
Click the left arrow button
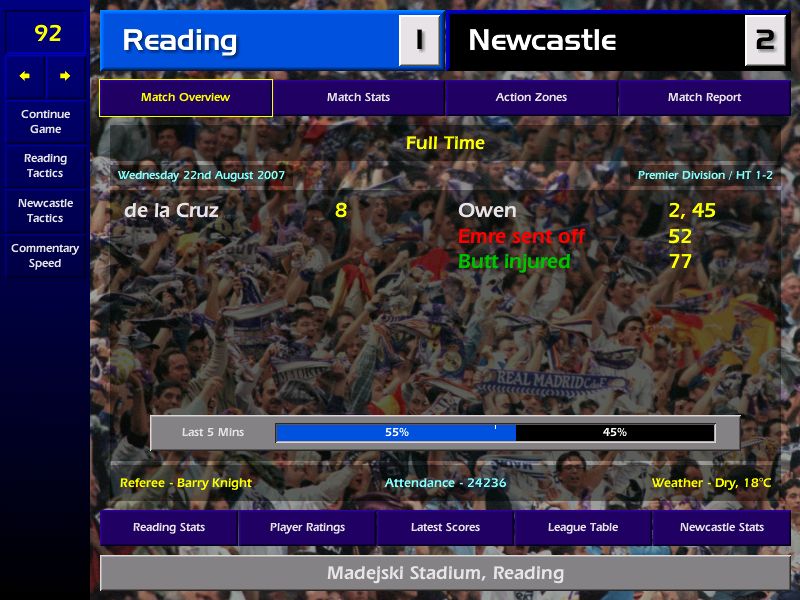tap(25, 76)
